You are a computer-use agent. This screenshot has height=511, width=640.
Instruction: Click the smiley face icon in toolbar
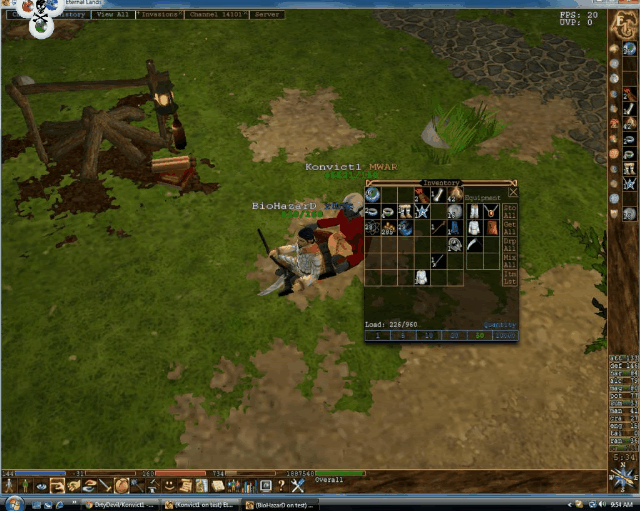[x=168, y=485]
